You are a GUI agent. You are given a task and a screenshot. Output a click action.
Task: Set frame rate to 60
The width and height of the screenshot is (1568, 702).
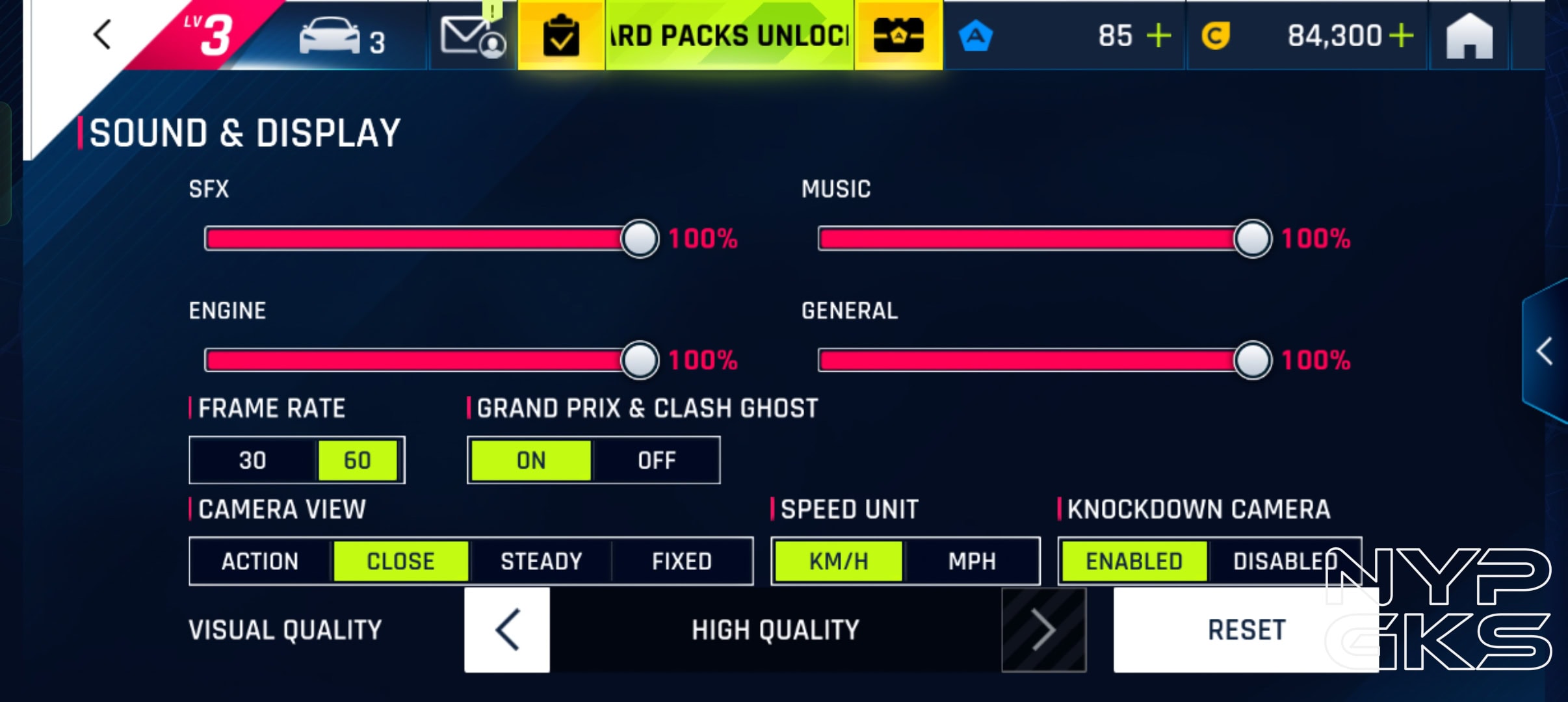(358, 460)
